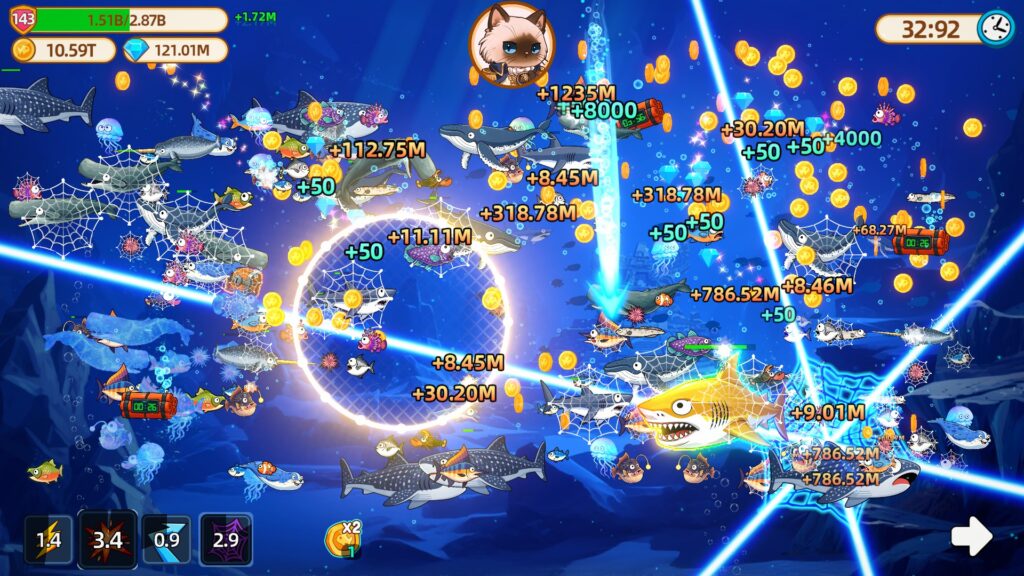Trigger the orange explosion skill
Screen dimensions: 1024x576
107,540
